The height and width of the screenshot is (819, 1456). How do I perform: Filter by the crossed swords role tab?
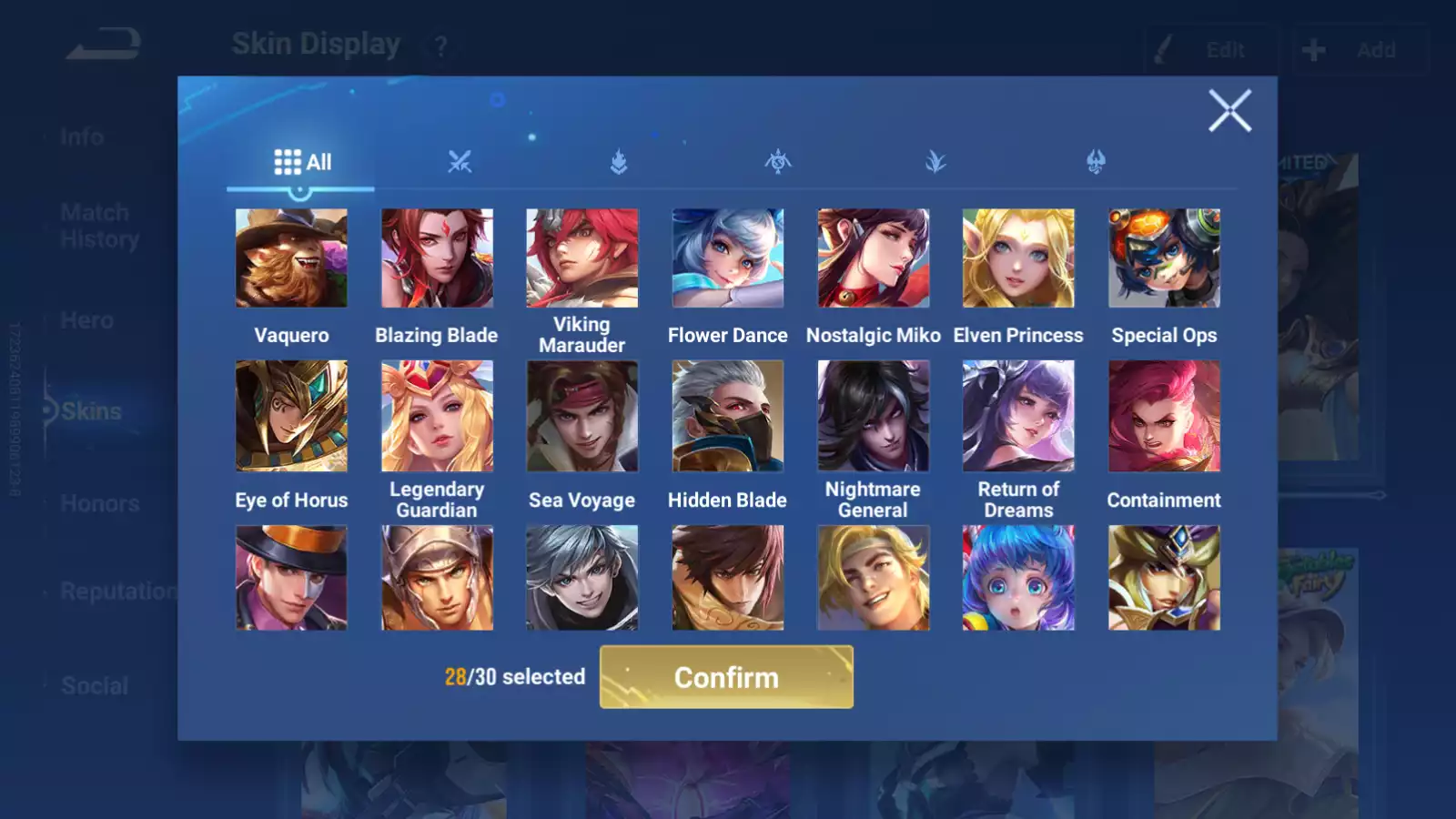click(460, 162)
